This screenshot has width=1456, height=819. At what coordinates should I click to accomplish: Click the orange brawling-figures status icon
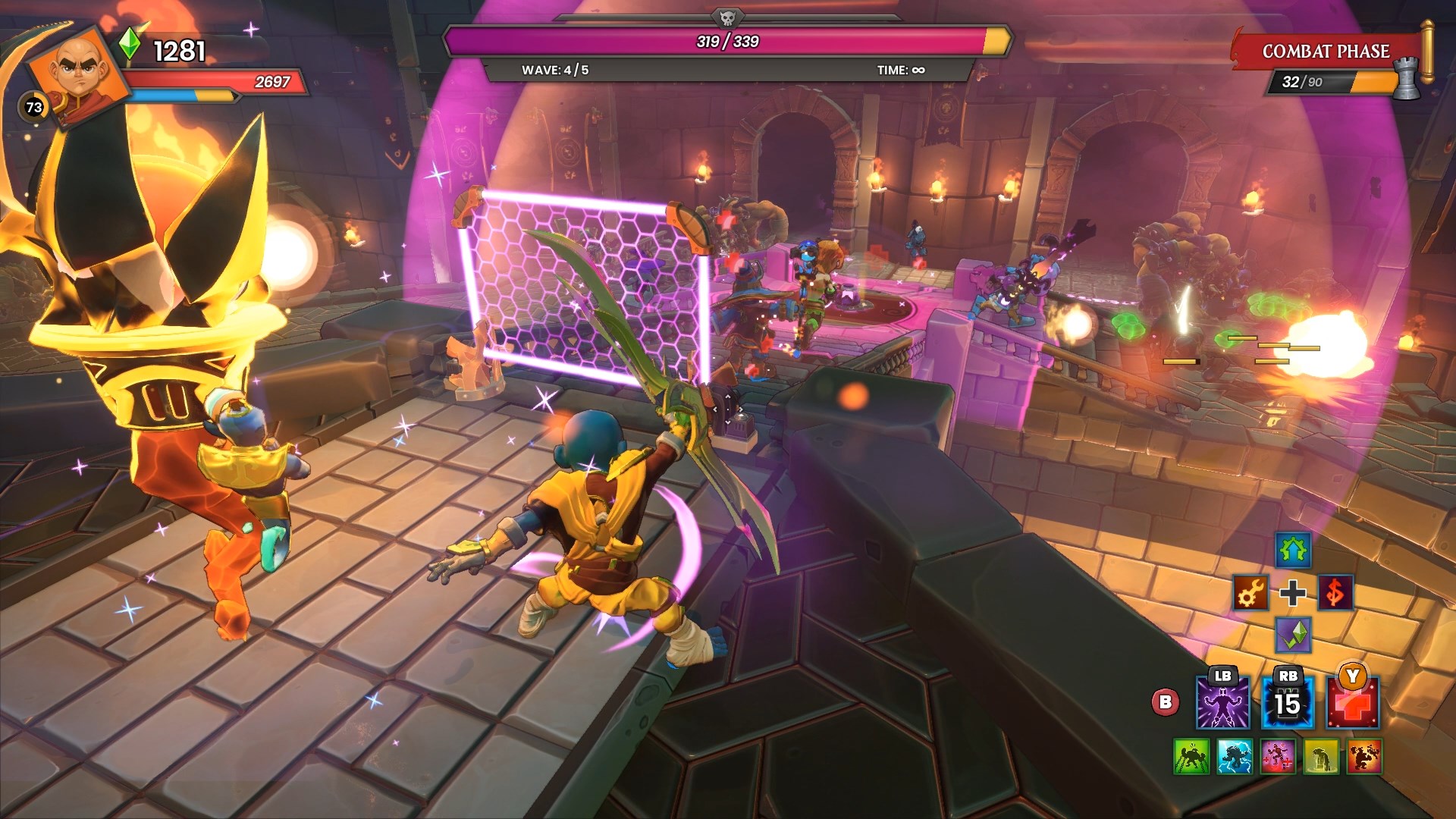click(1363, 756)
